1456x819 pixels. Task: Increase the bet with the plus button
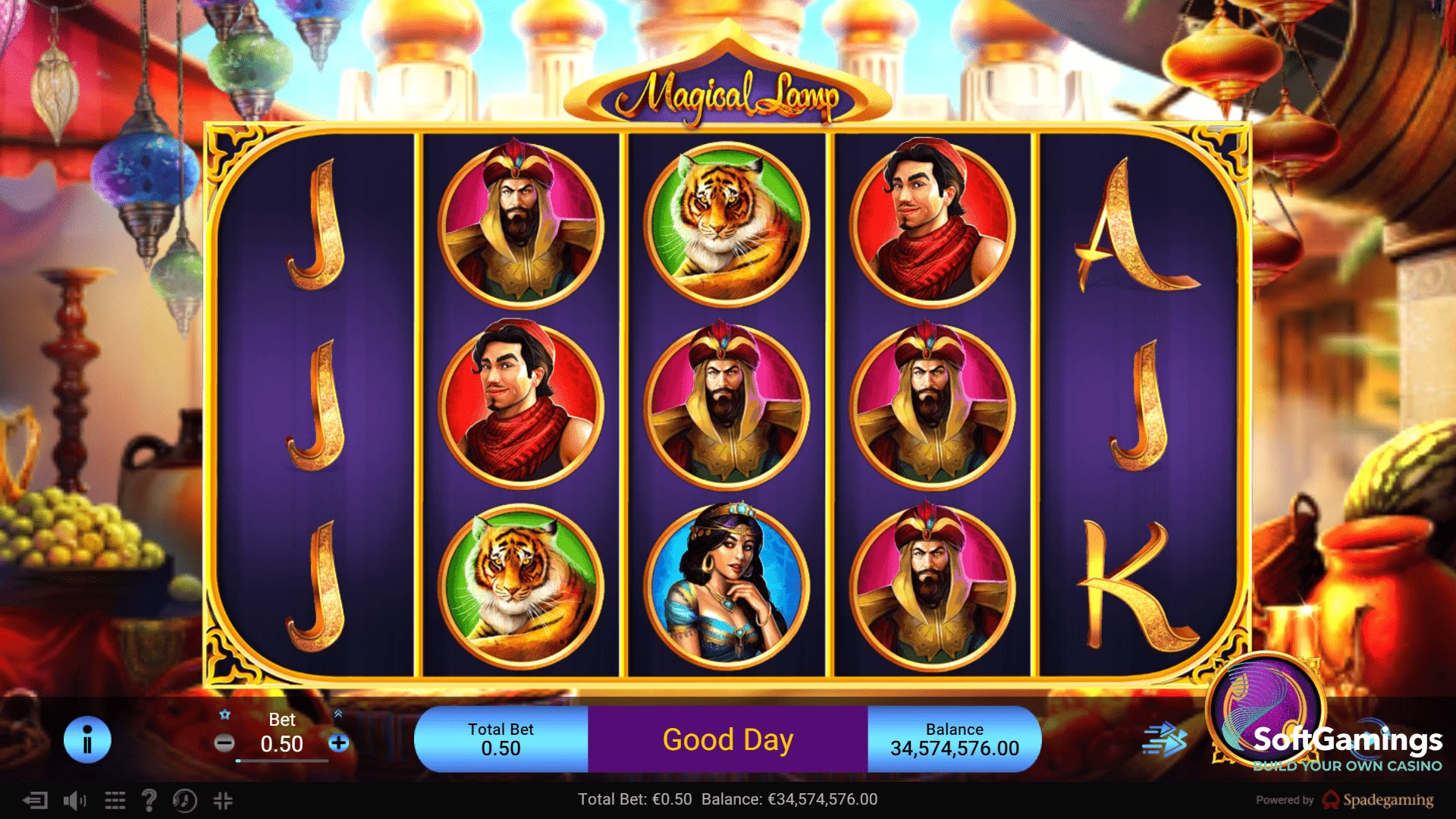[x=339, y=743]
